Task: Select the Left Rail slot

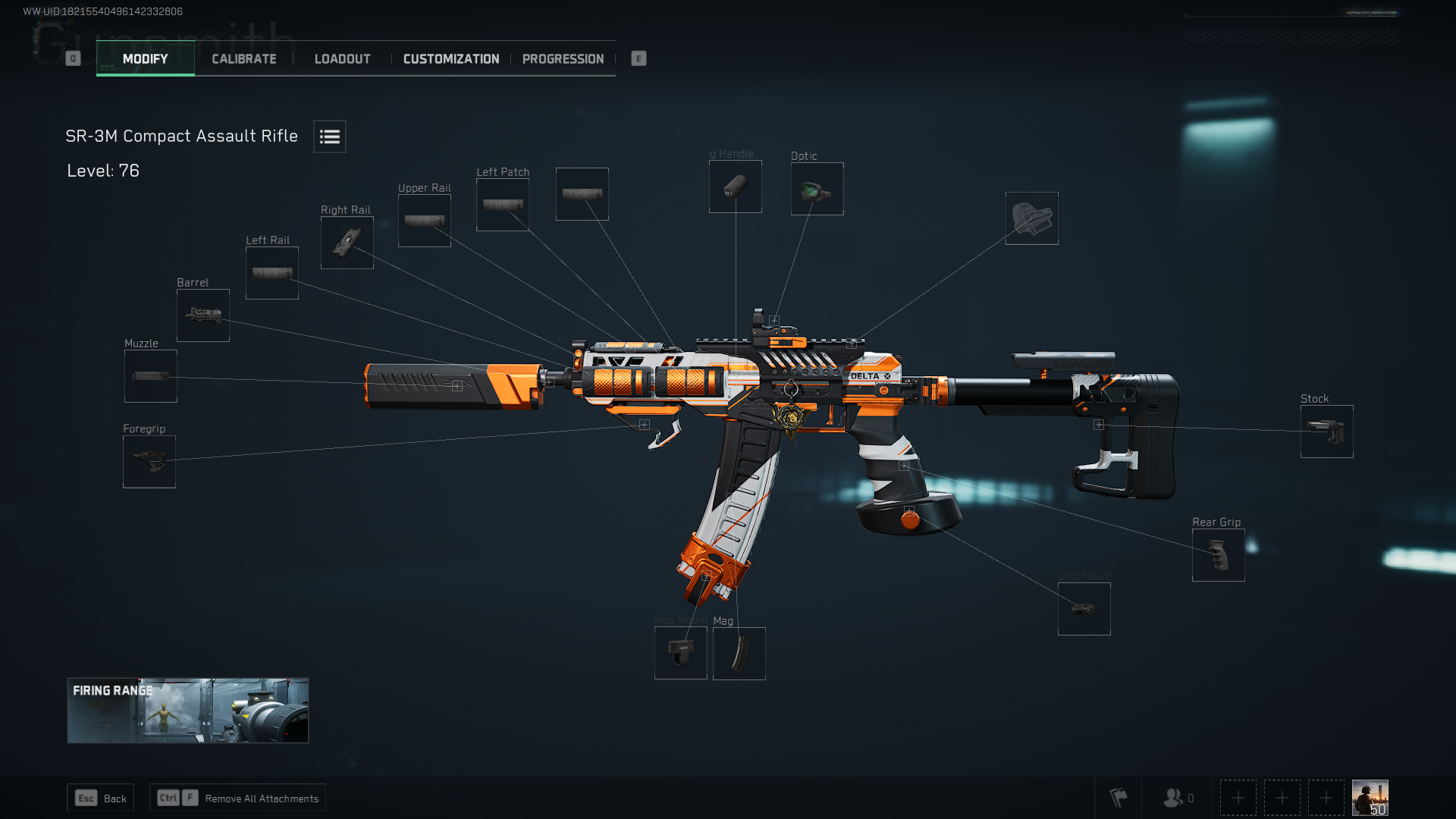Action: 271,272
